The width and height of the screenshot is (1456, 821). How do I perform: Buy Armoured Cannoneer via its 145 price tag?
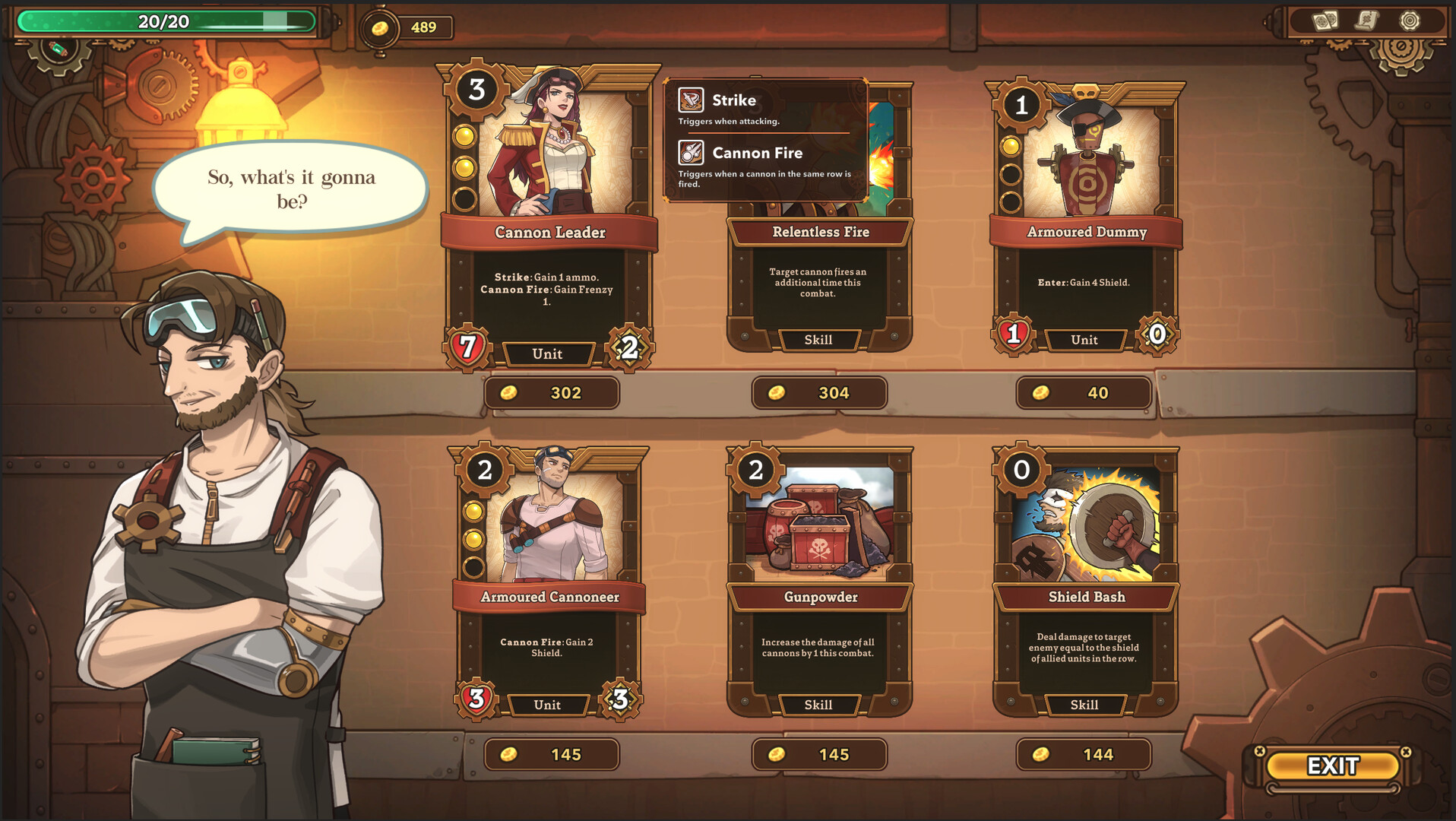point(552,754)
